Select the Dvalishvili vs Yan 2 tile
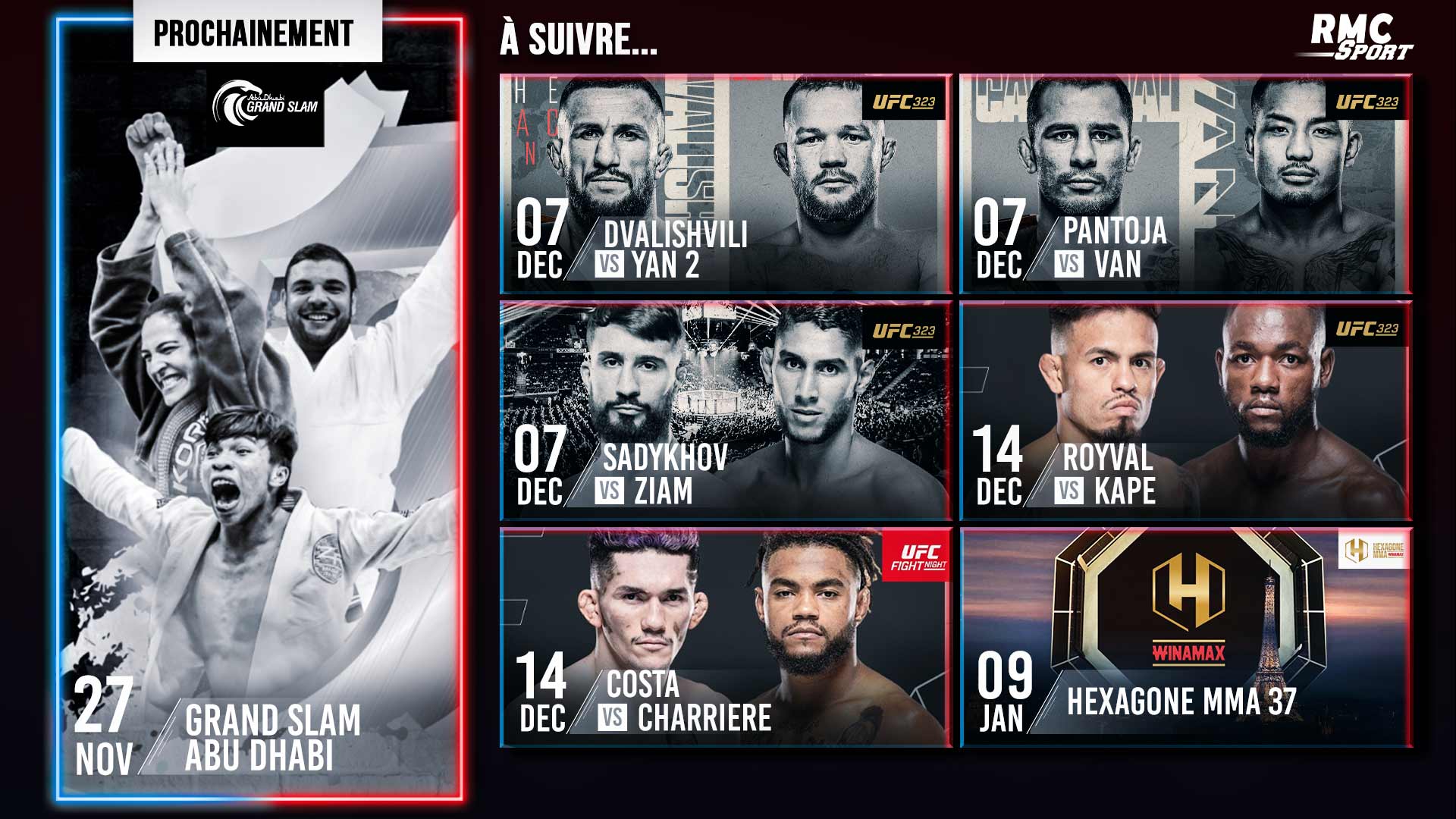 point(726,184)
